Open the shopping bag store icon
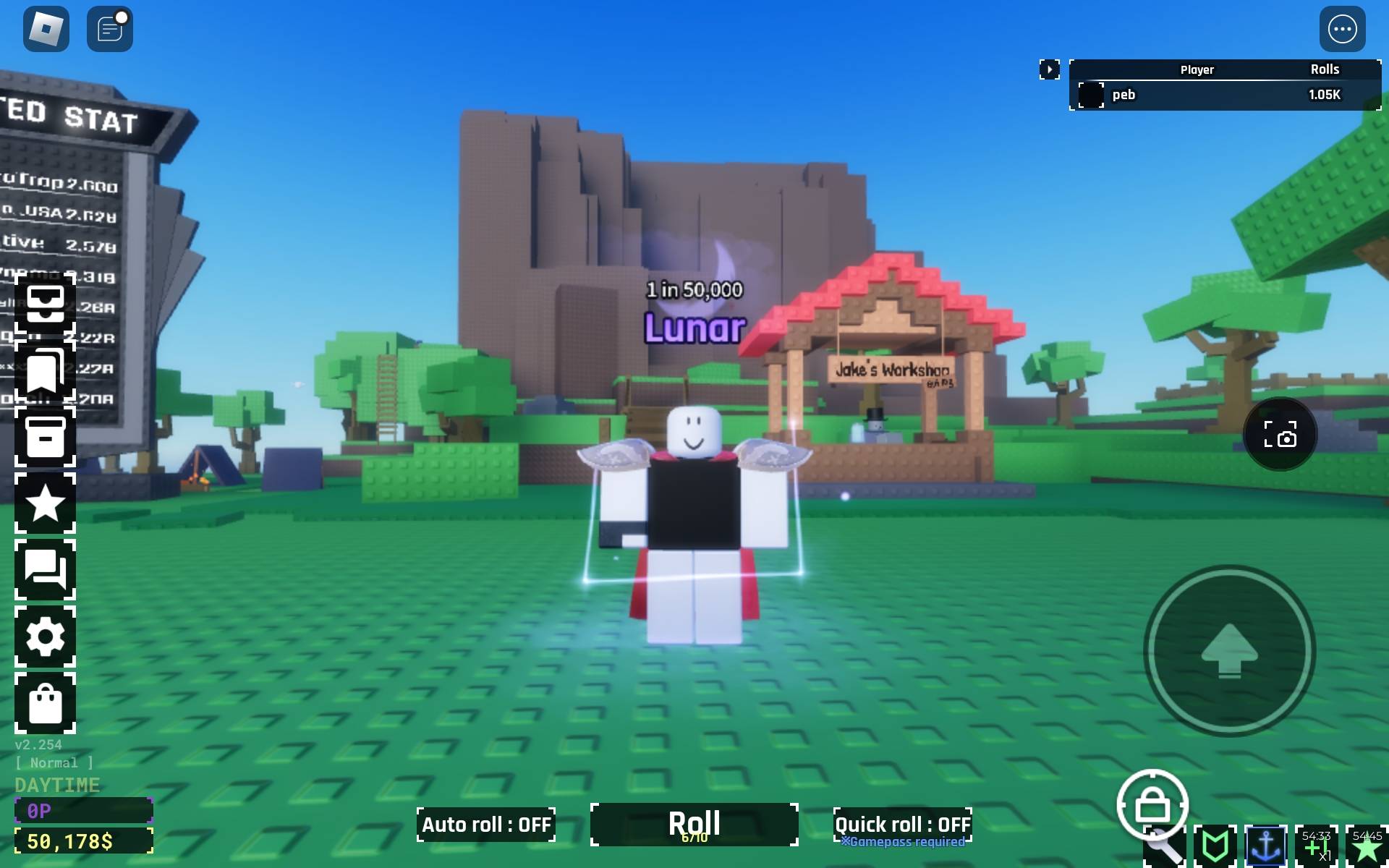The height and width of the screenshot is (868, 1389). (x=45, y=703)
